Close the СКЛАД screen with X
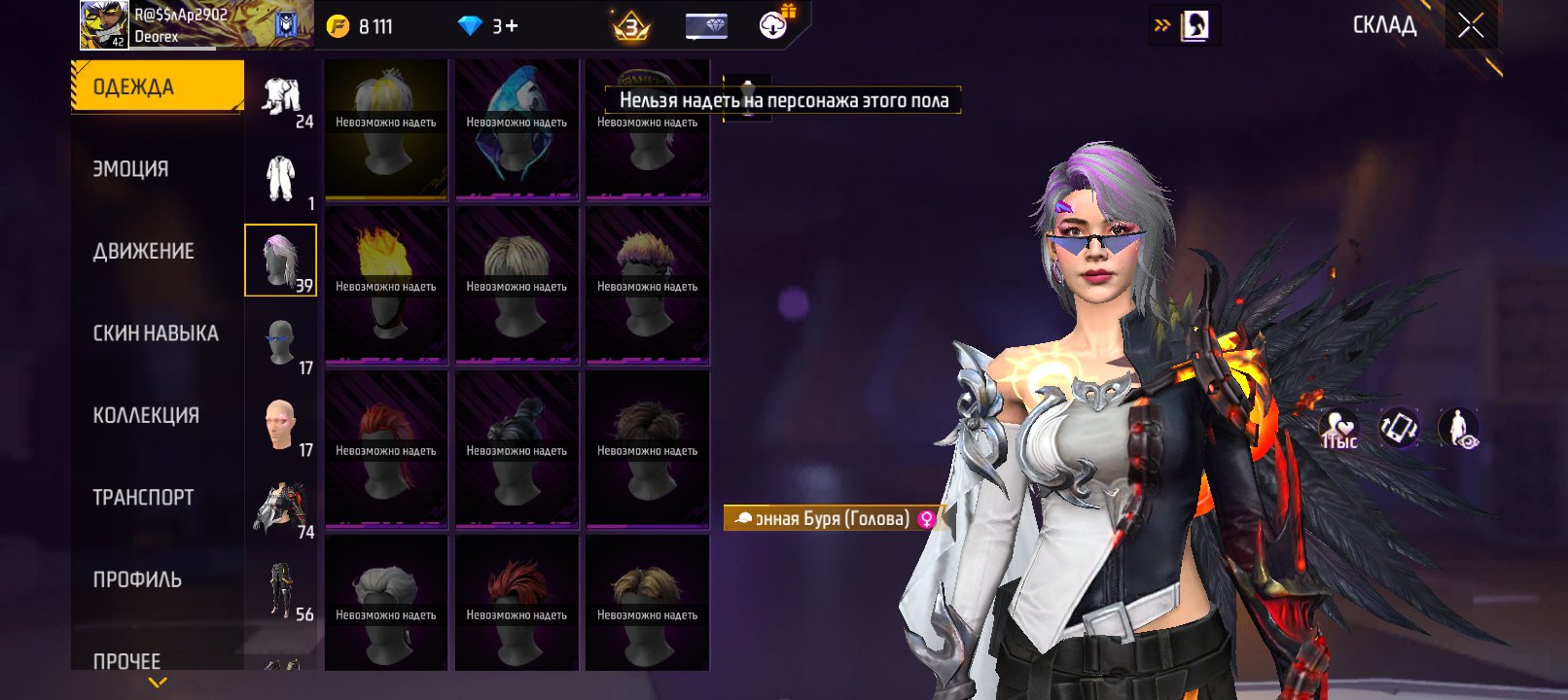 [1471, 25]
